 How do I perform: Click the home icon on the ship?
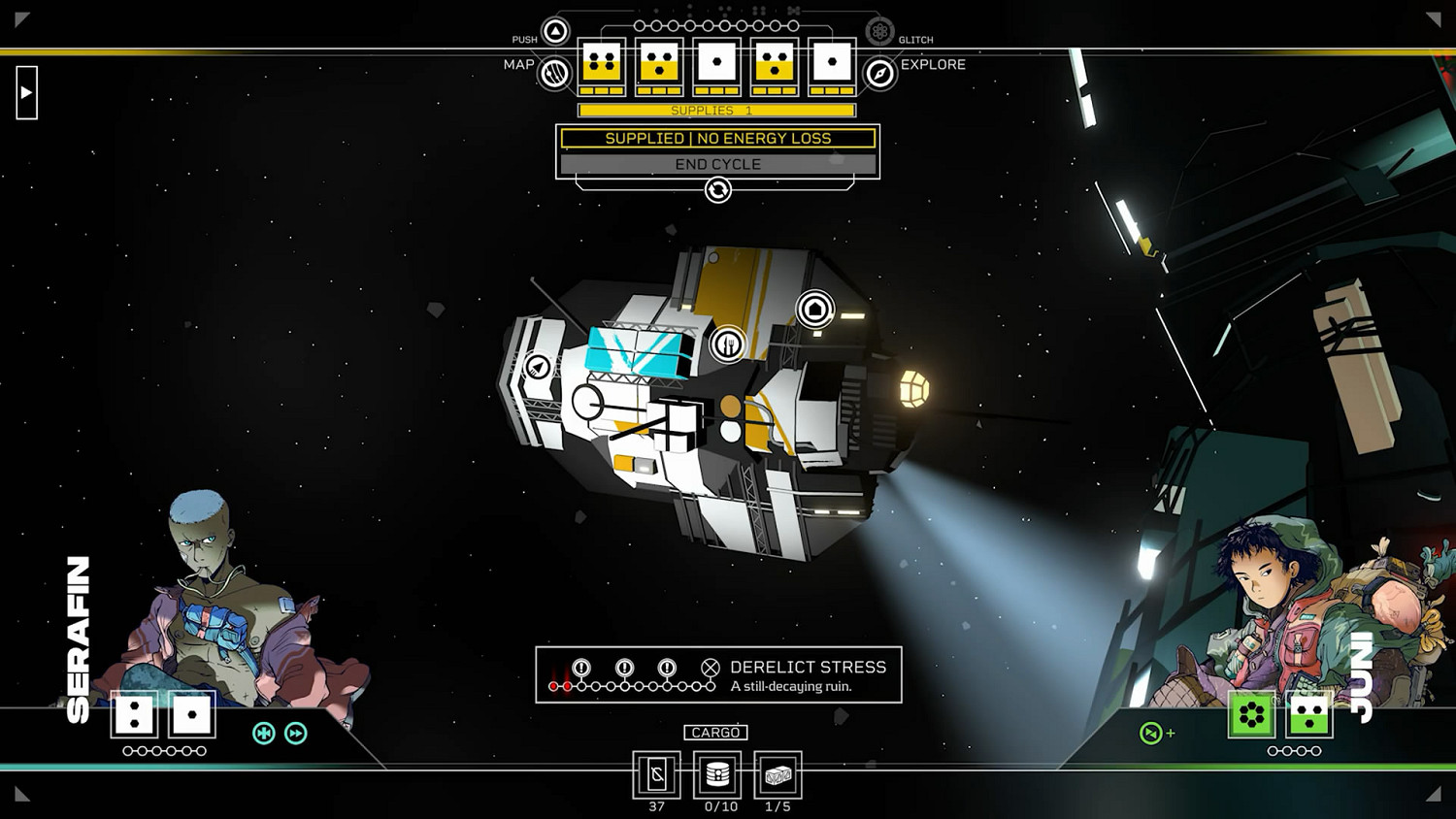[815, 310]
